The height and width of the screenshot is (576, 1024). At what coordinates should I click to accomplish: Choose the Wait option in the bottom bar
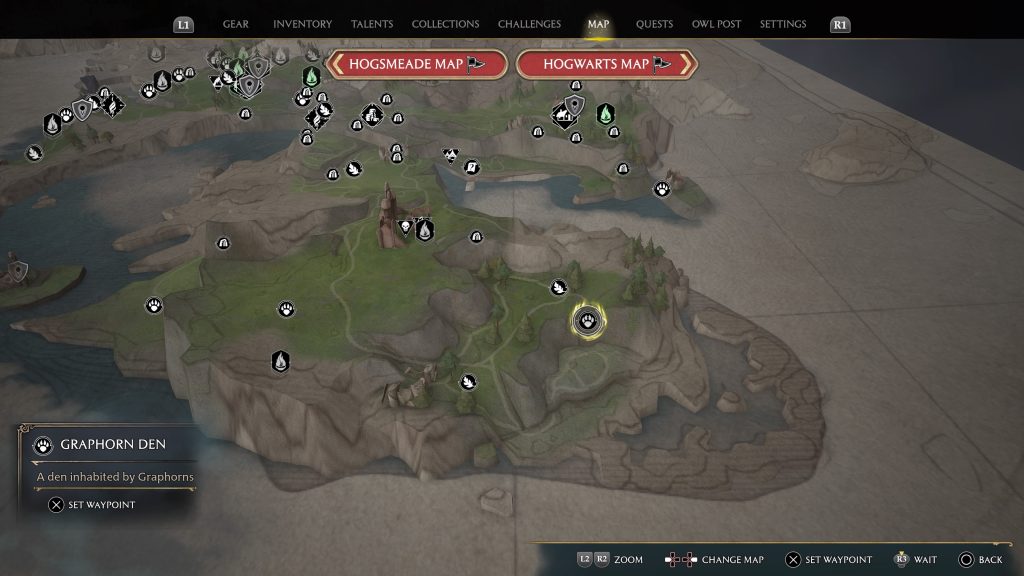915,560
